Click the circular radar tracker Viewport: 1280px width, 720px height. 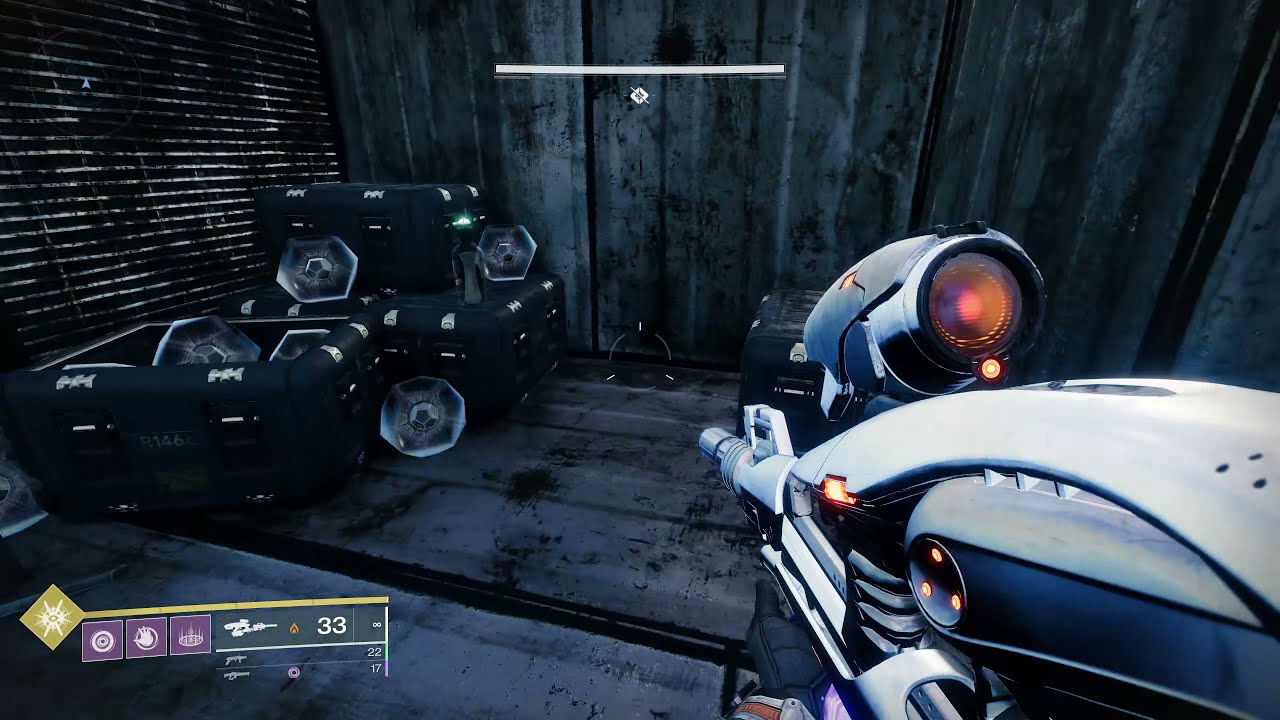tap(85, 85)
